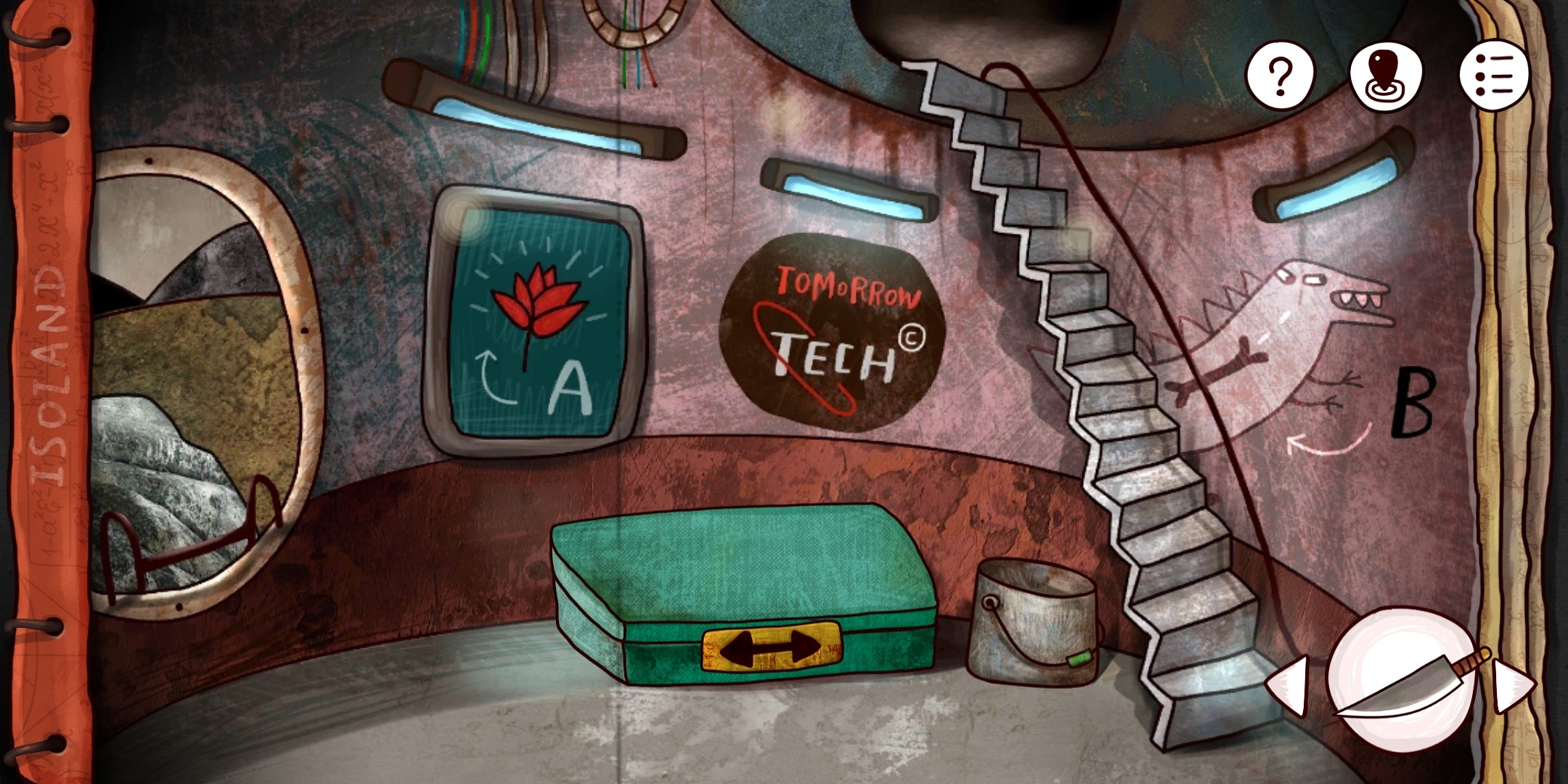This screenshot has height=784, width=1568.
Task: Tap the joystick map icon
Action: click(x=1386, y=75)
